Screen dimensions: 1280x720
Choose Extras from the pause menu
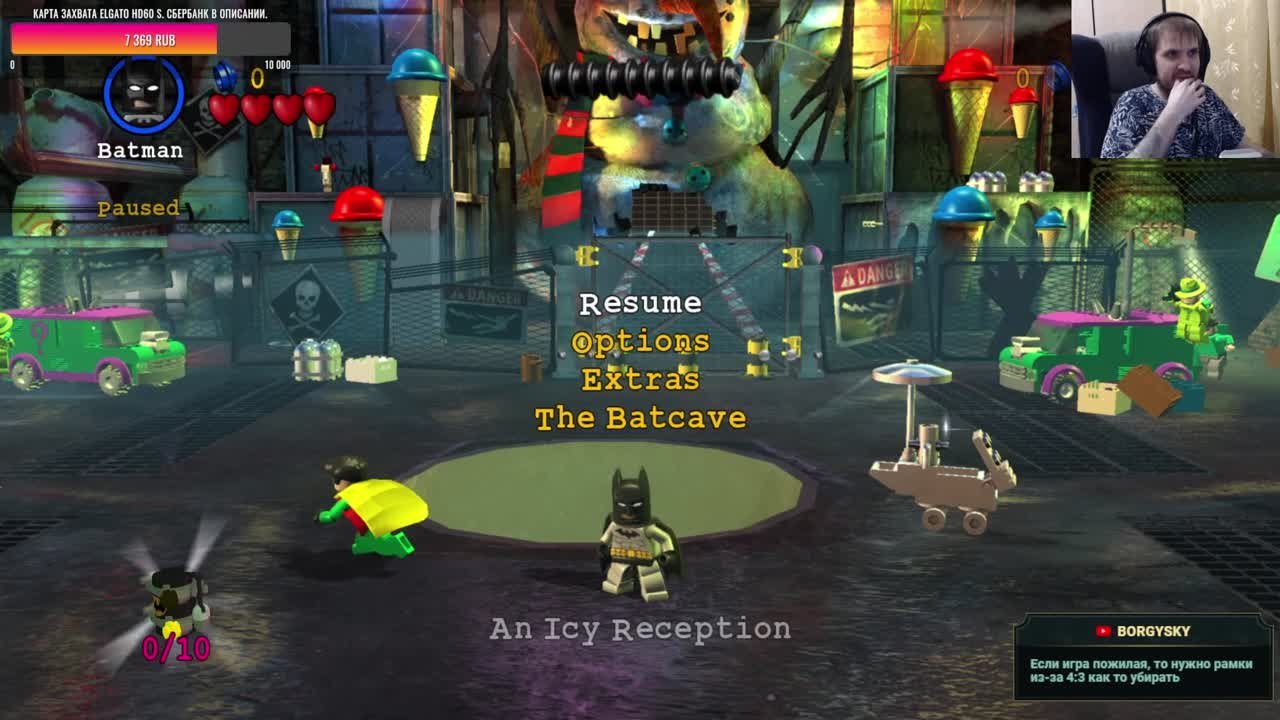coord(640,380)
